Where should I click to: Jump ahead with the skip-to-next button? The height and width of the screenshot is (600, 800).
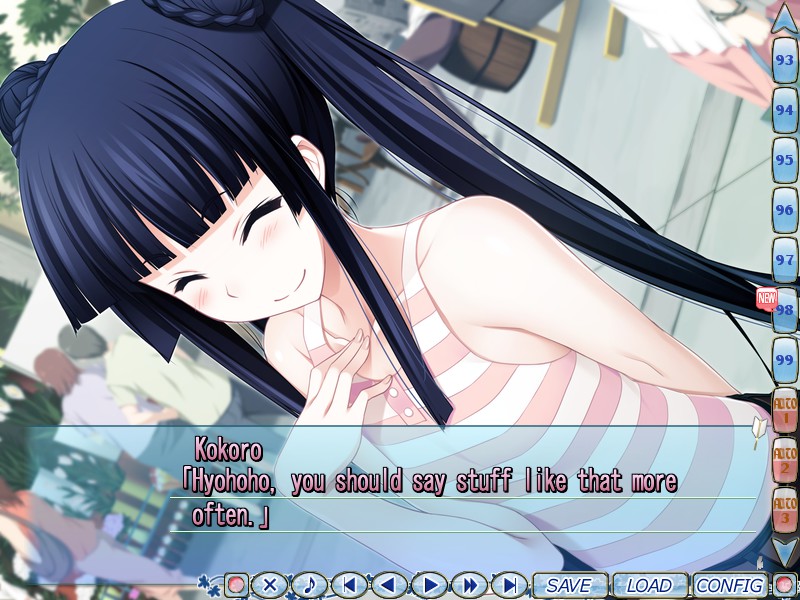509,585
